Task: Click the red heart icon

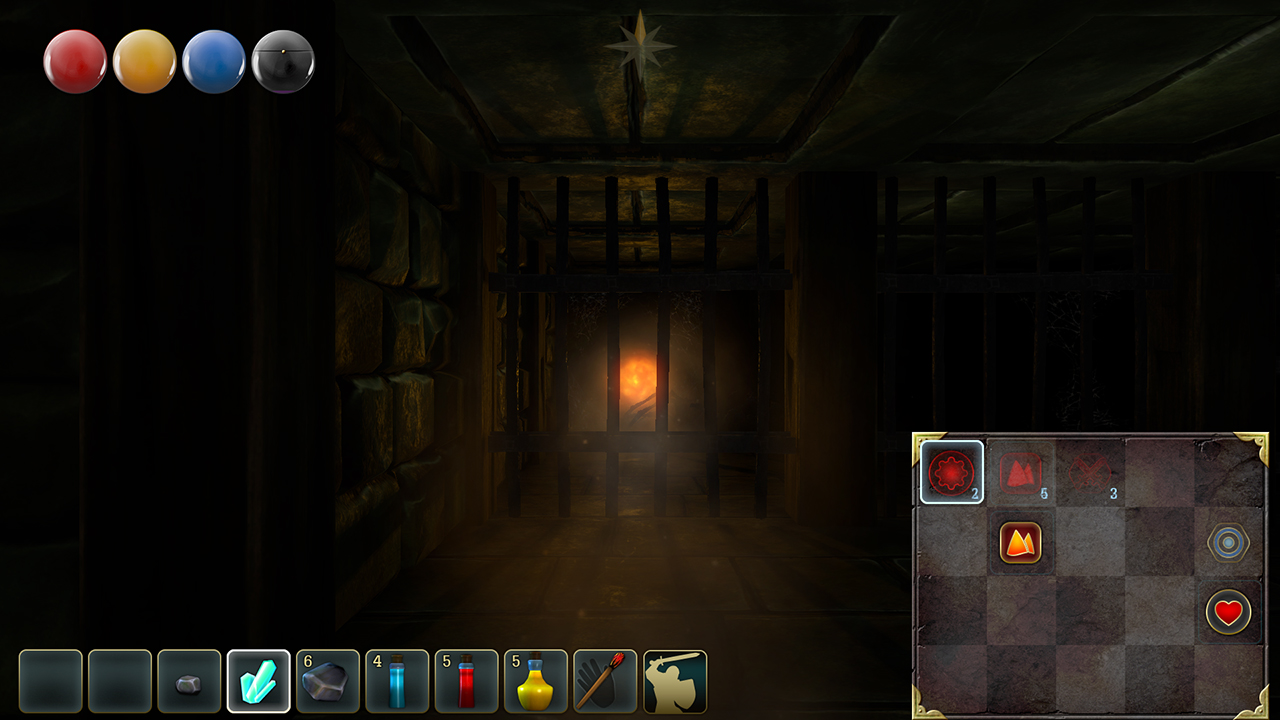Action: point(1228,612)
